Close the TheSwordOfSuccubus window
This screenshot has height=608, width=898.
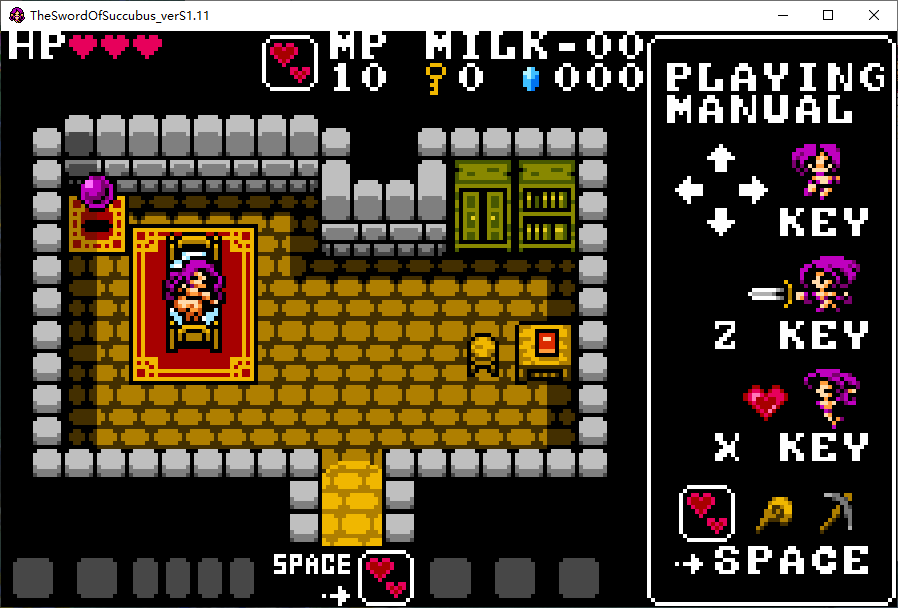(874, 15)
